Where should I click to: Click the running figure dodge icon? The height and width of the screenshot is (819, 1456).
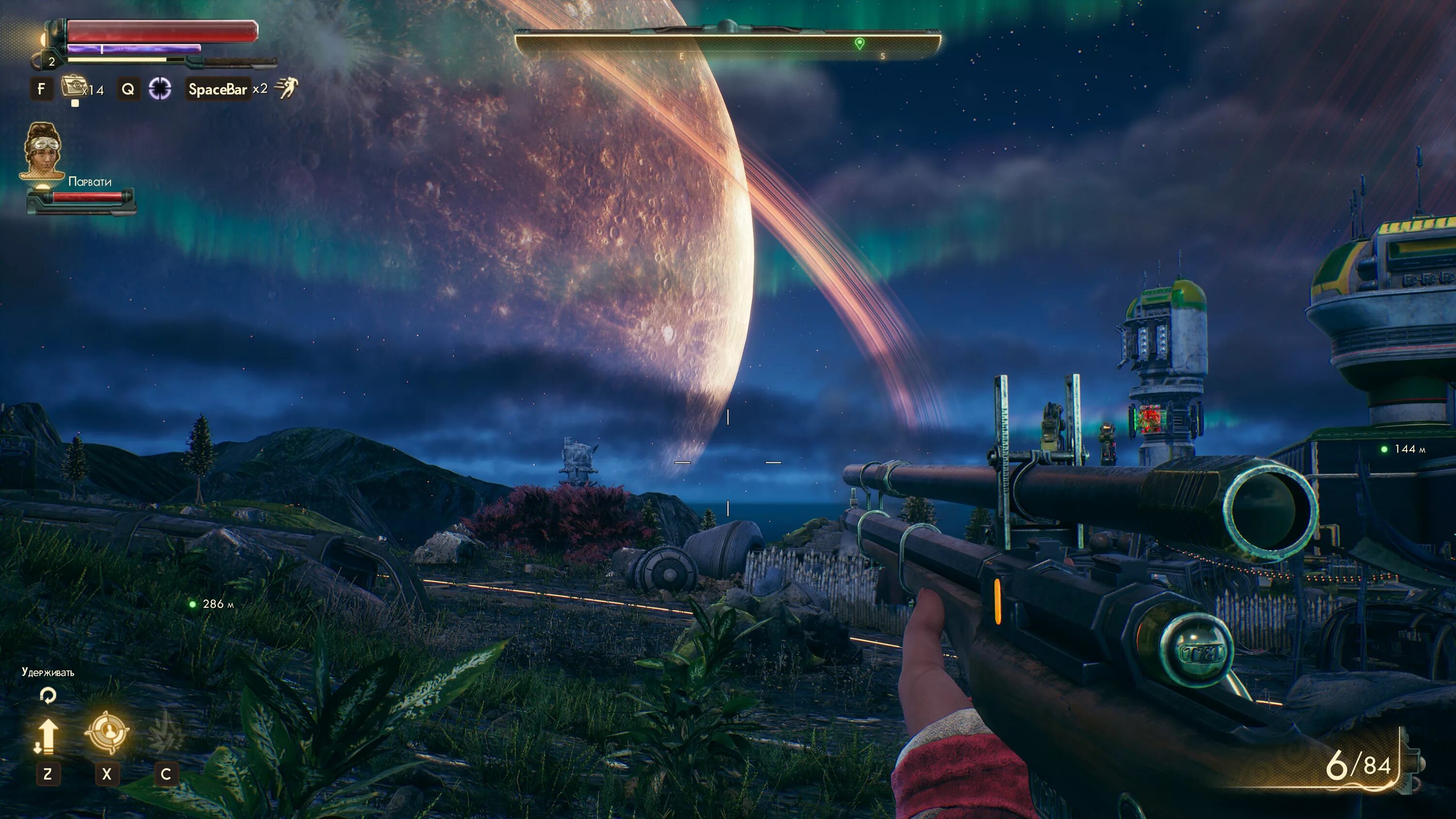(286, 88)
